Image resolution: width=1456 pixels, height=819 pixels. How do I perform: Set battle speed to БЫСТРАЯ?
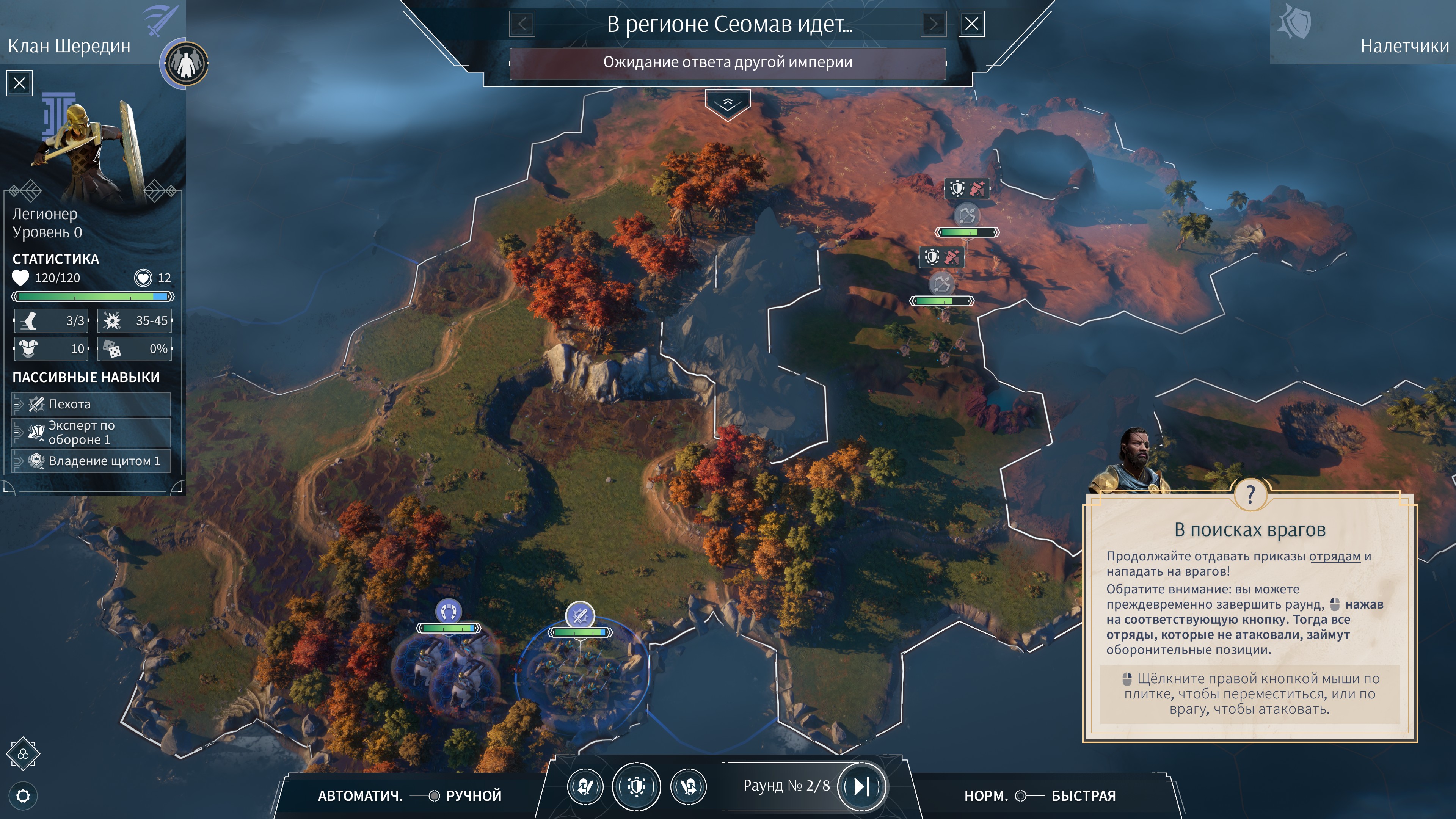point(1084,796)
